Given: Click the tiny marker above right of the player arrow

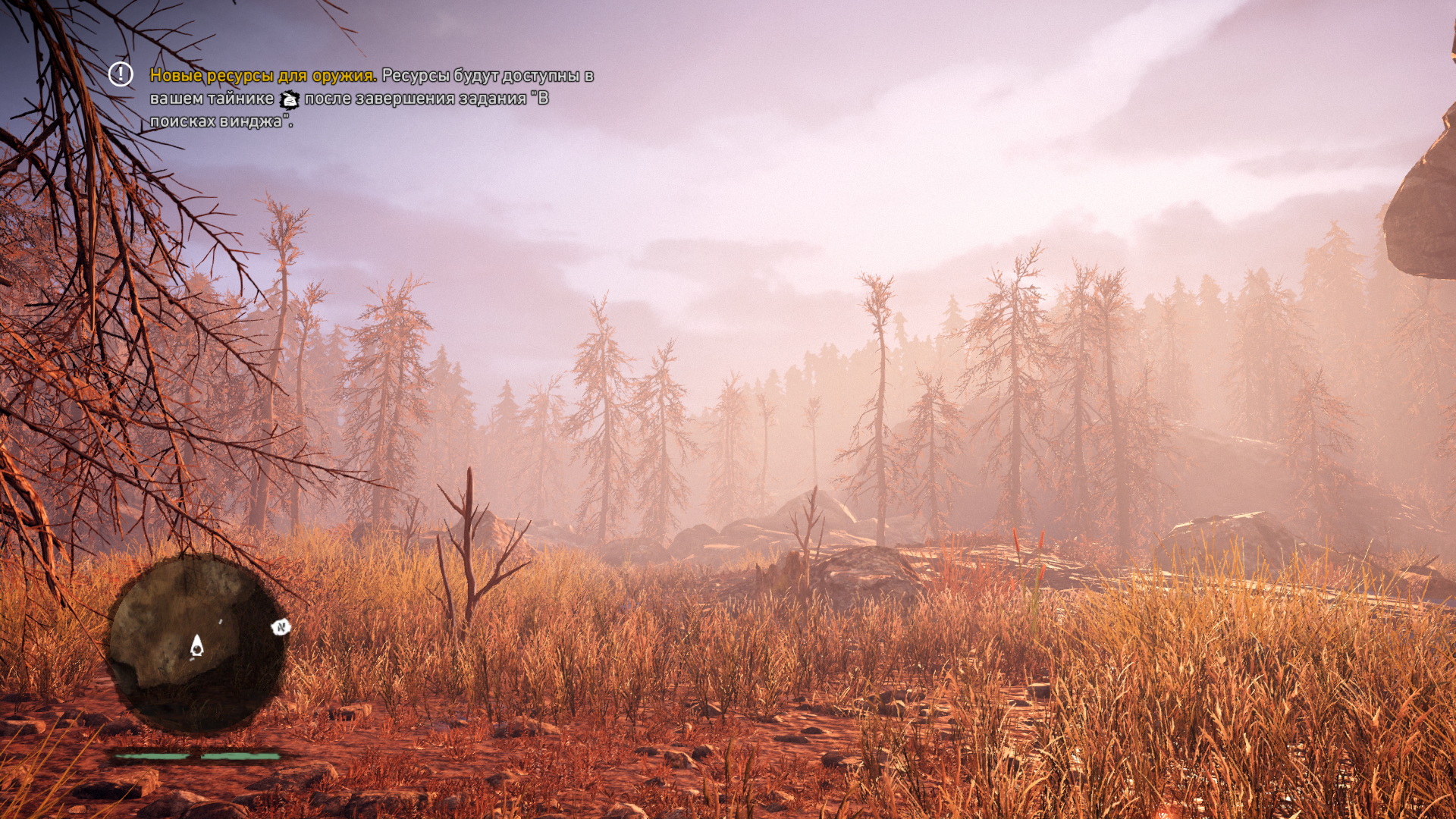Looking at the screenshot, I should coord(221,622).
